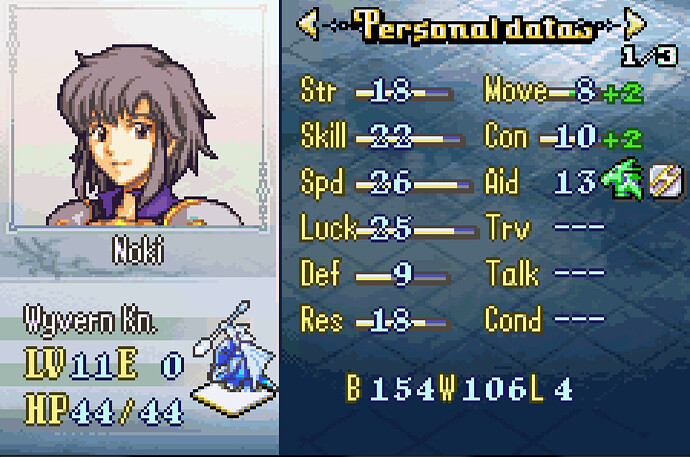Advance to the next page with the right arrow
This screenshot has height=457, width=690.
[634, 24]
